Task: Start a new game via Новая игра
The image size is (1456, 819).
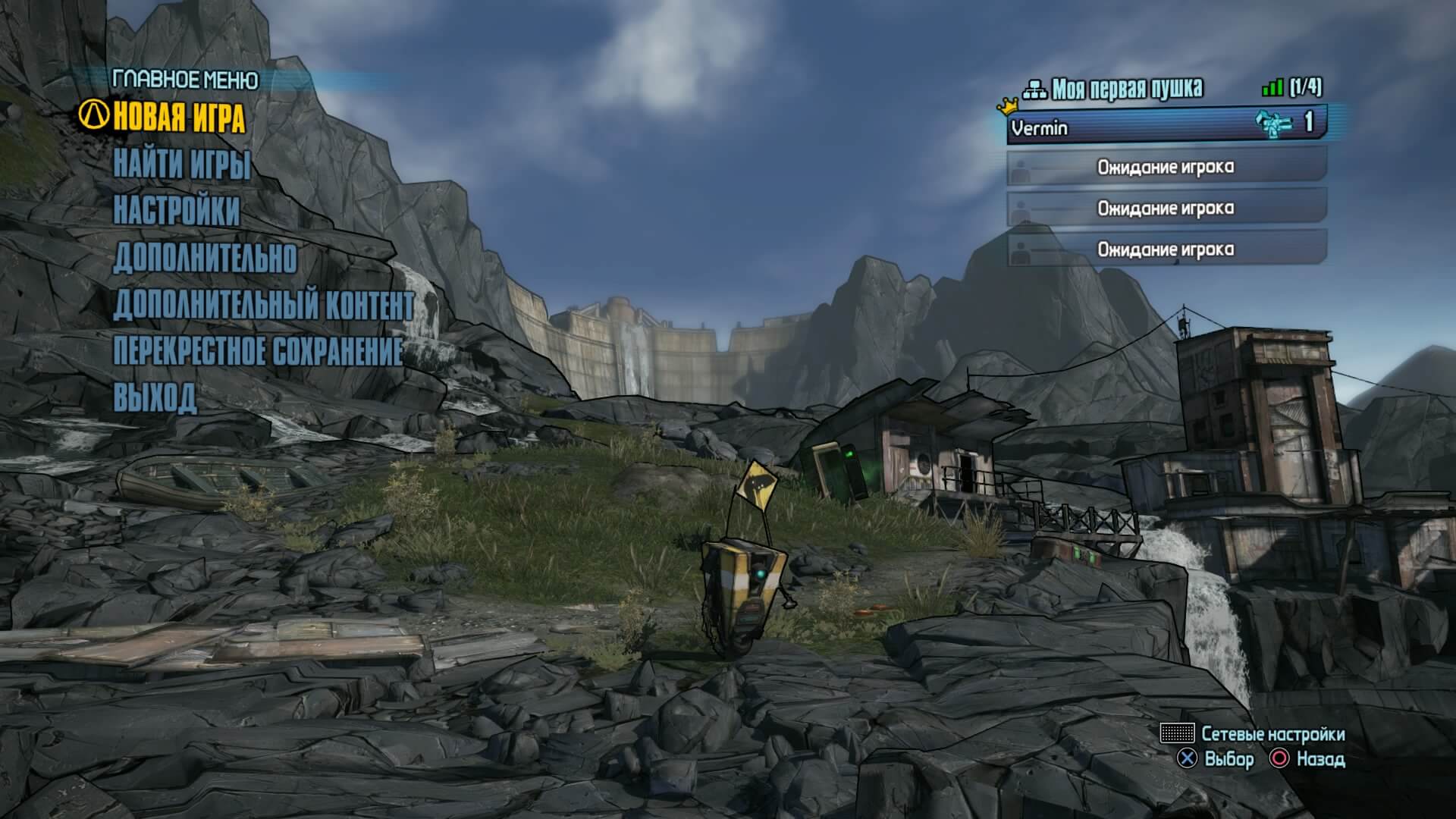Action: 178,118
